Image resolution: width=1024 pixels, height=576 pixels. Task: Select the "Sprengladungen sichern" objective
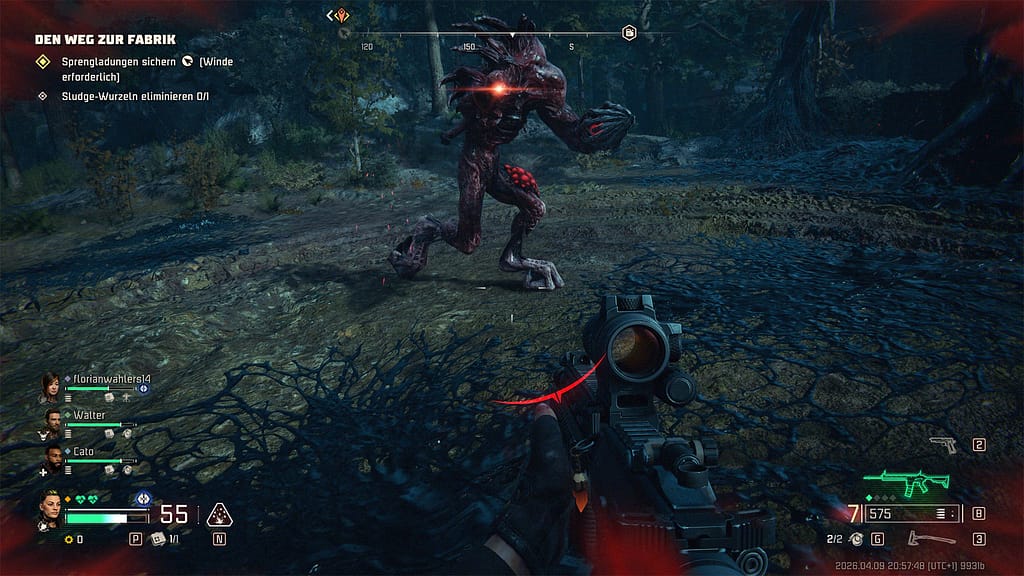[x=118, y=62]
